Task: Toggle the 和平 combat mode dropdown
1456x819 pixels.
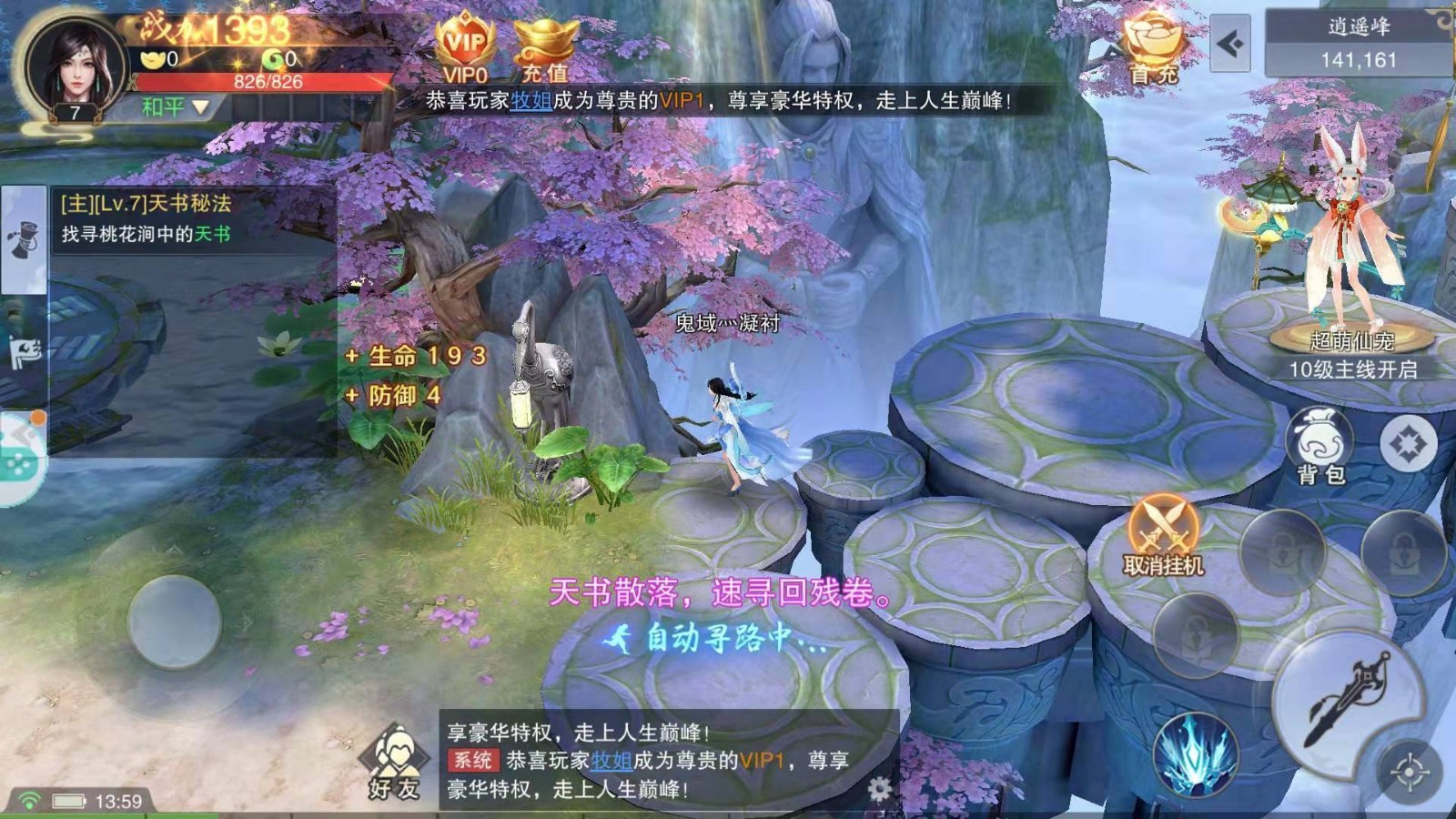Action: coord(176,107)
